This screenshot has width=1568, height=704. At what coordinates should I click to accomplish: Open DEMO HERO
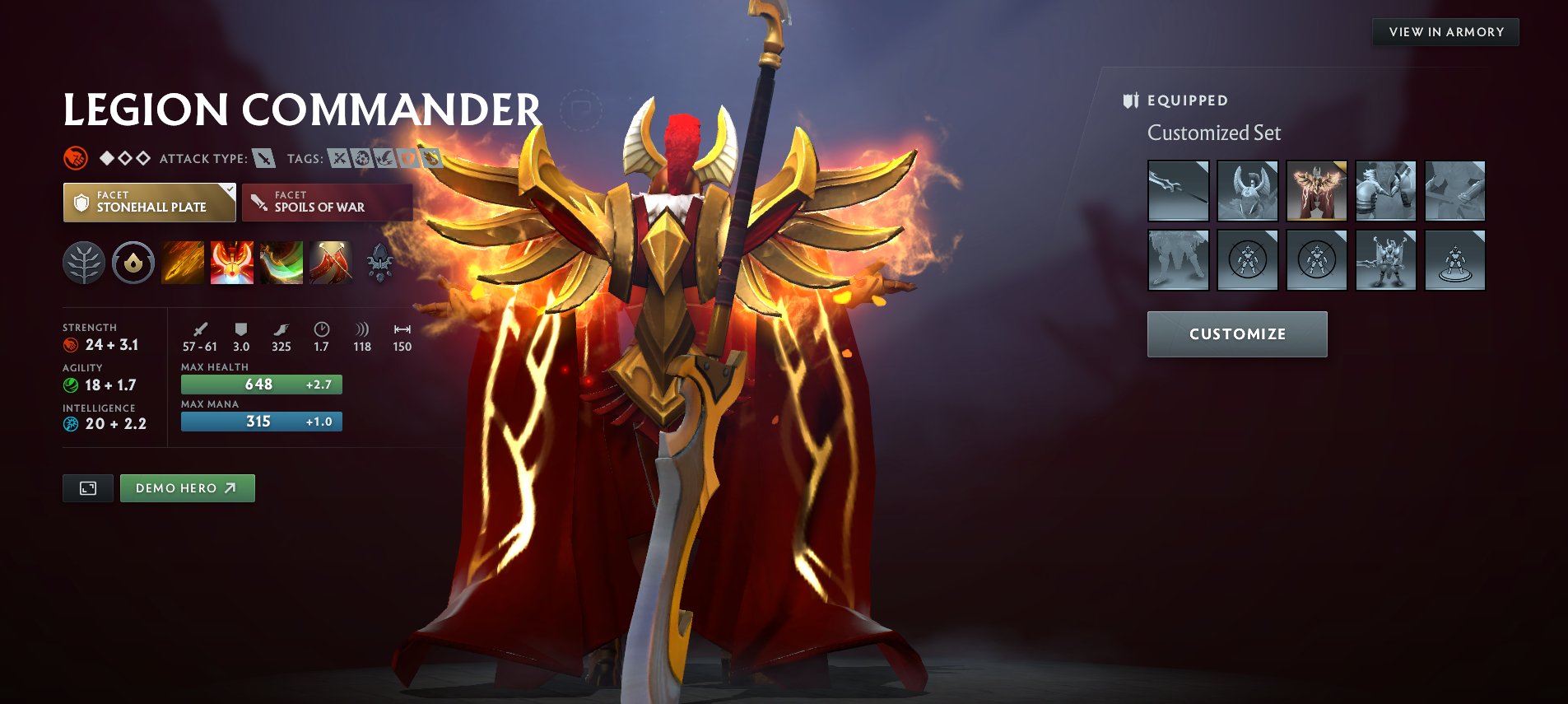tap(187, 487)
